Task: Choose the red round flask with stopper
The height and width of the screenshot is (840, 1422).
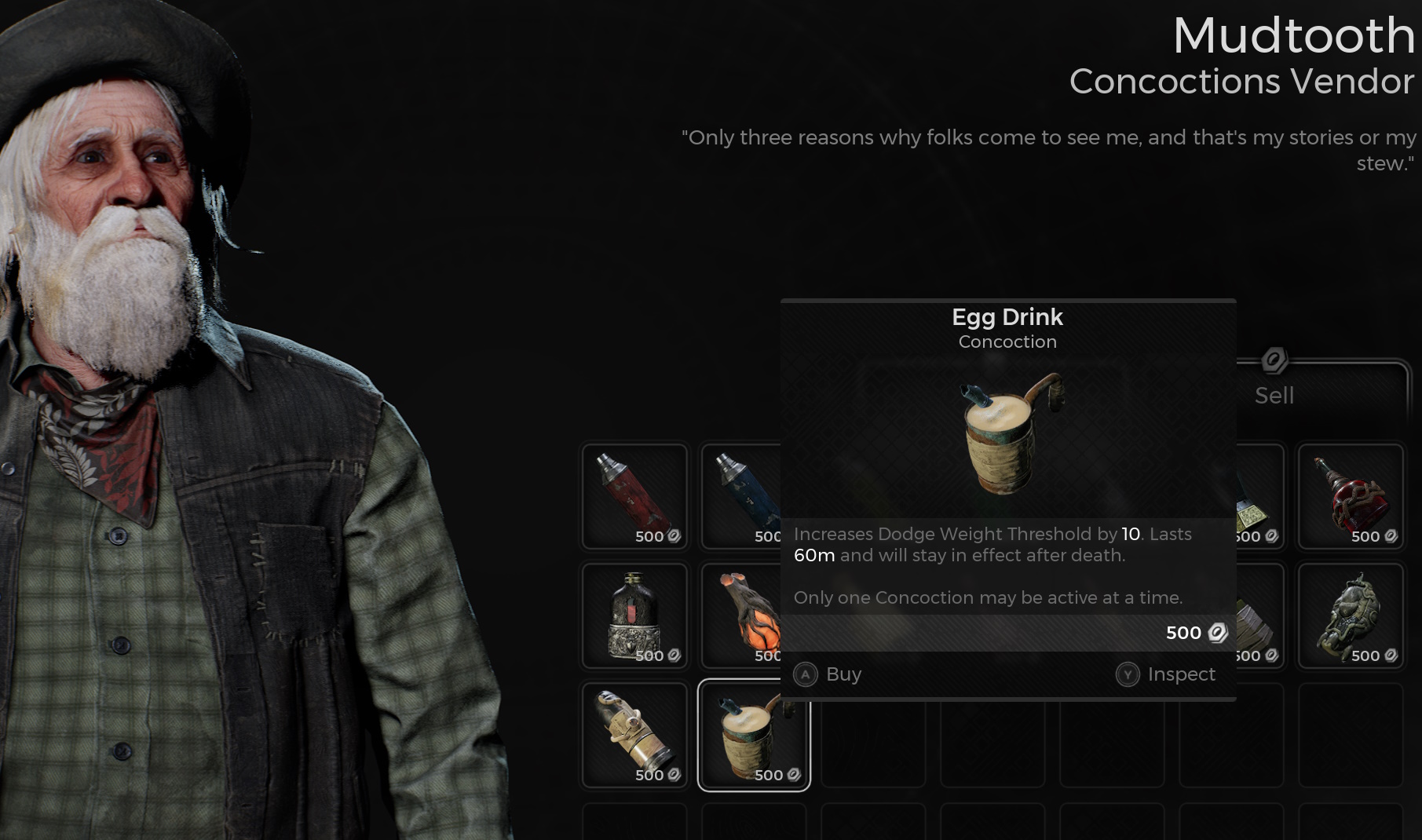Action: 1350,496
